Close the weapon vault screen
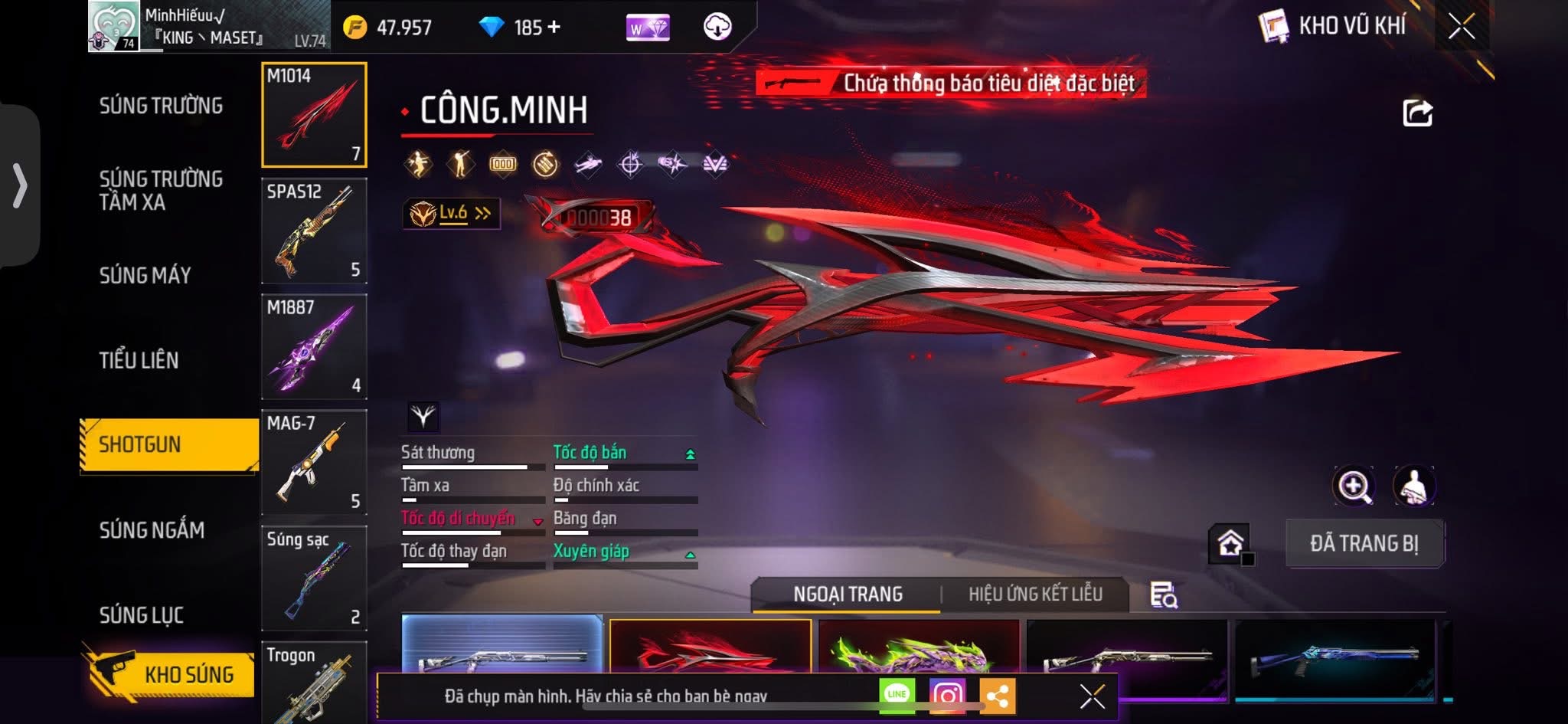Image resolution: width=1568 pixels, height=724 pixels. (x=1461, y=27)
